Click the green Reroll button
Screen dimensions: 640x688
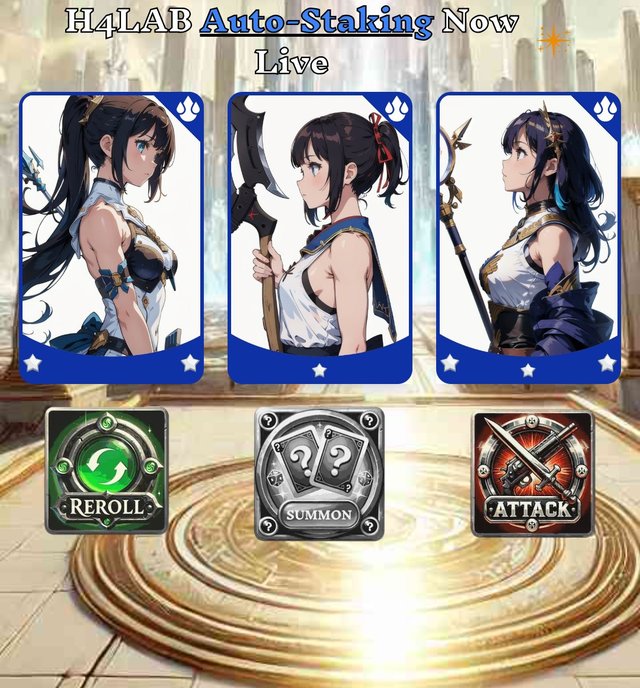[106, 471]
